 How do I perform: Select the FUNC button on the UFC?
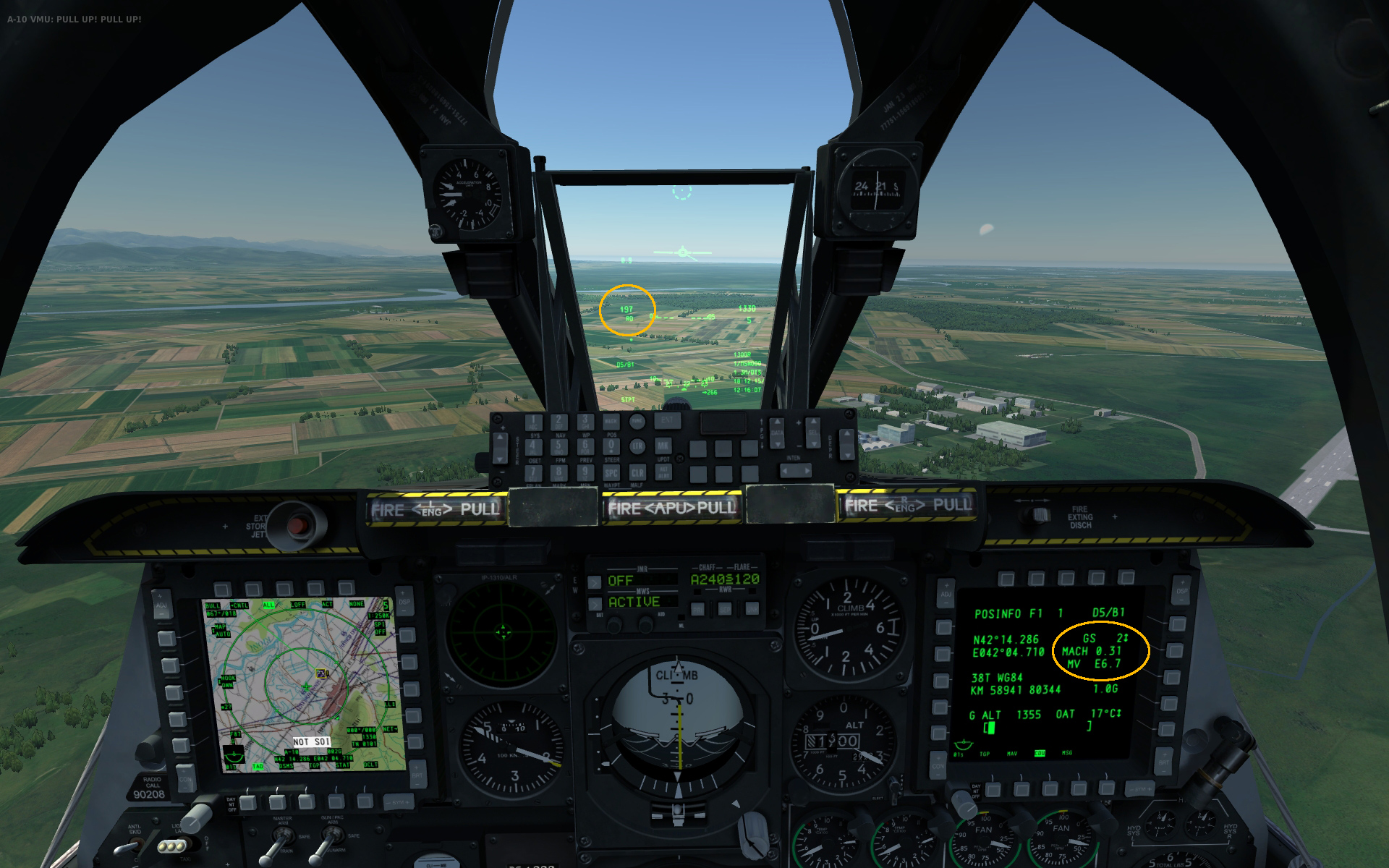pos(637,421)
